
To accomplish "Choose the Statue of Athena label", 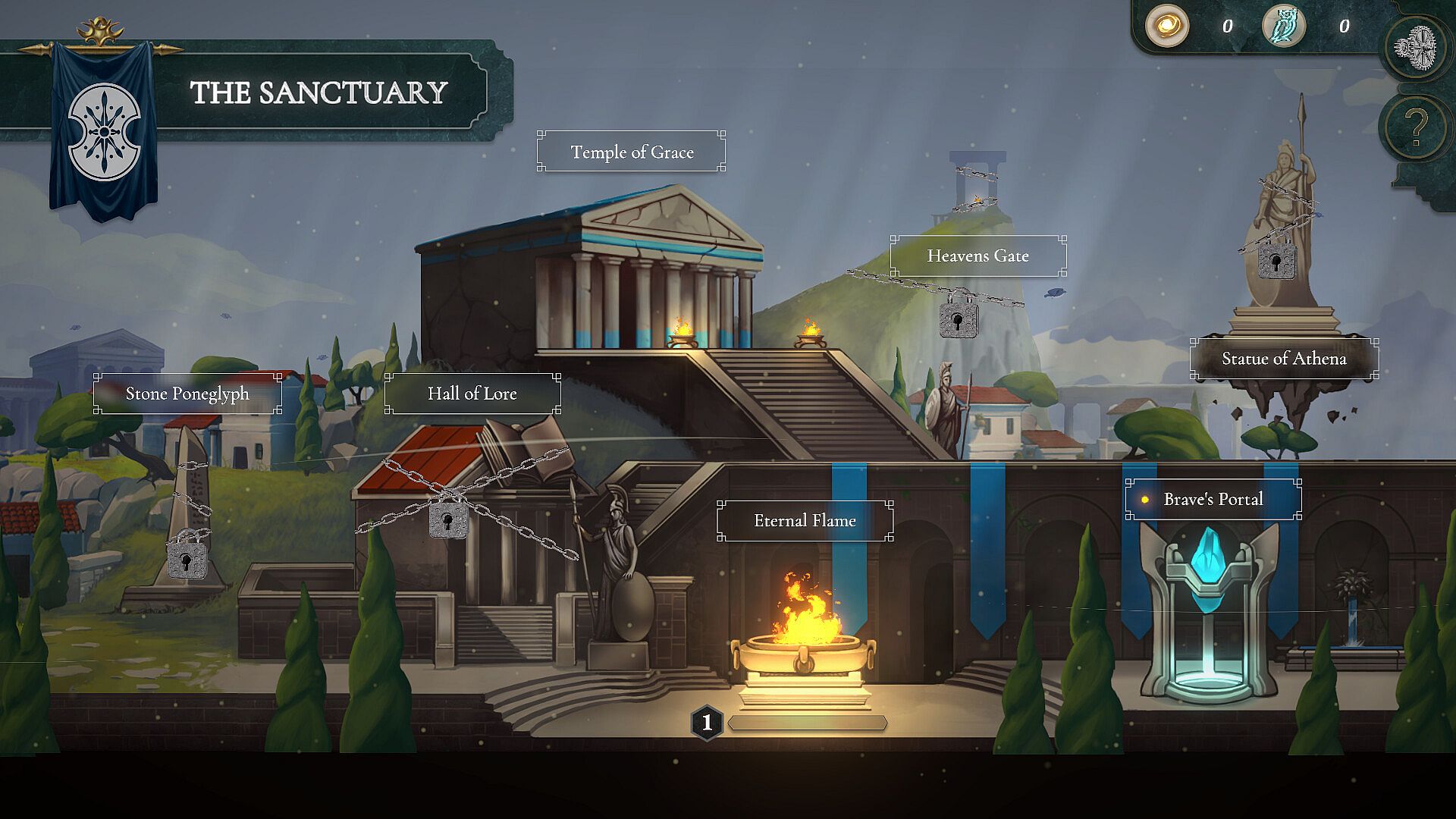I will tap(1283, 359).
